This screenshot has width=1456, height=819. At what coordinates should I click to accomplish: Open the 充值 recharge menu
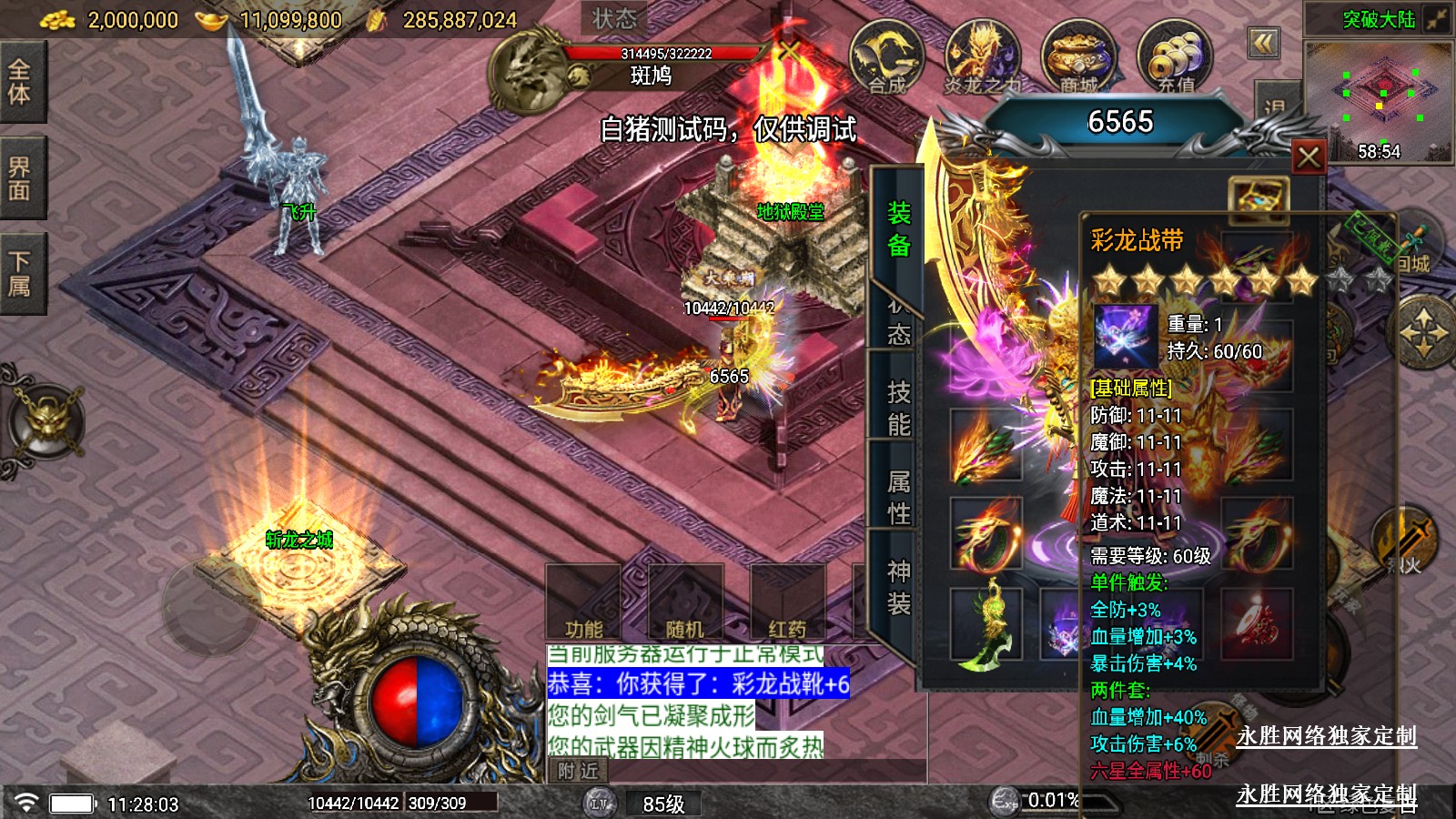click(x=1175, y=58)
